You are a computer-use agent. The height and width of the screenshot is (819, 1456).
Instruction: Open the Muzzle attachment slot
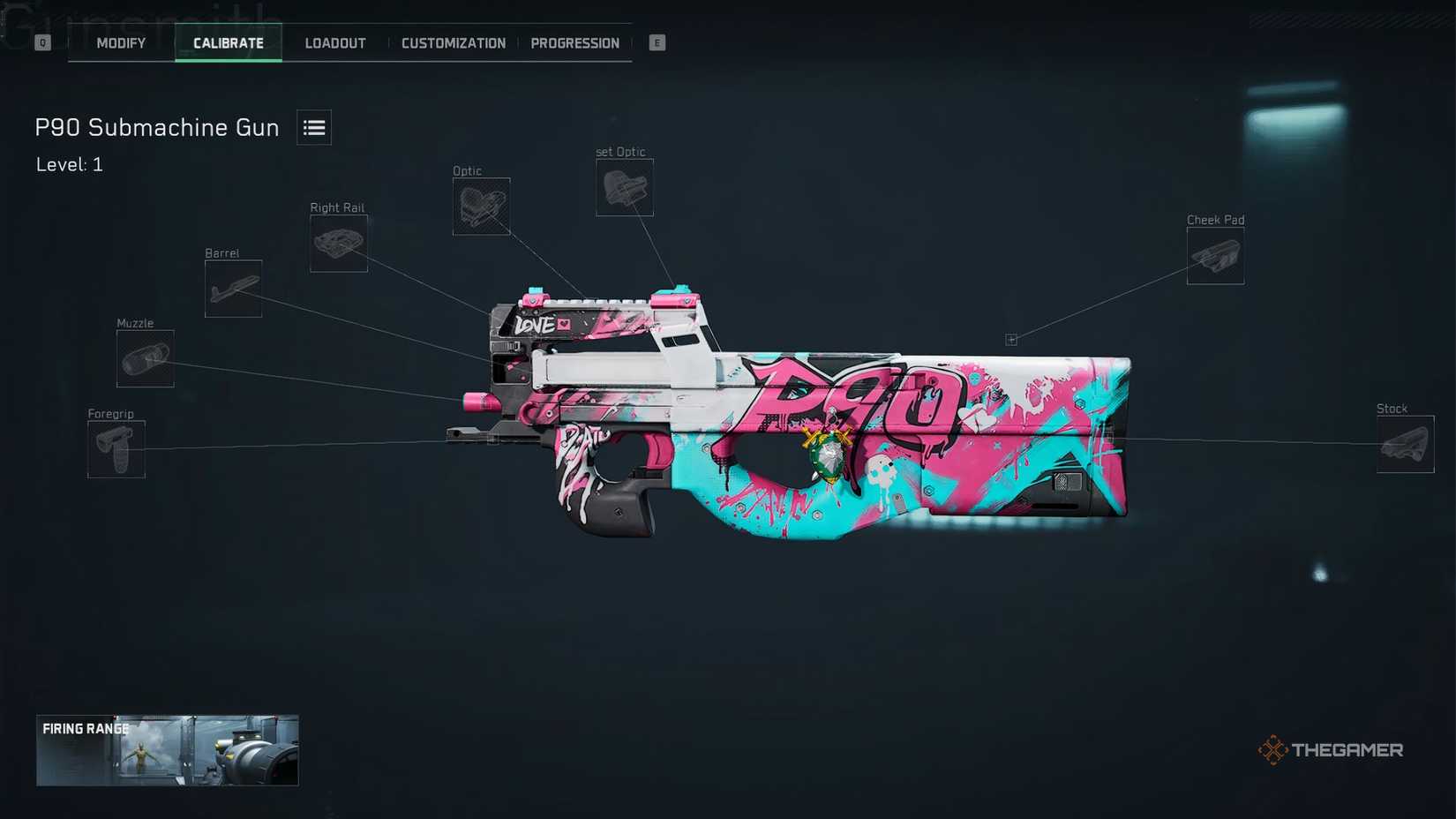145,358
